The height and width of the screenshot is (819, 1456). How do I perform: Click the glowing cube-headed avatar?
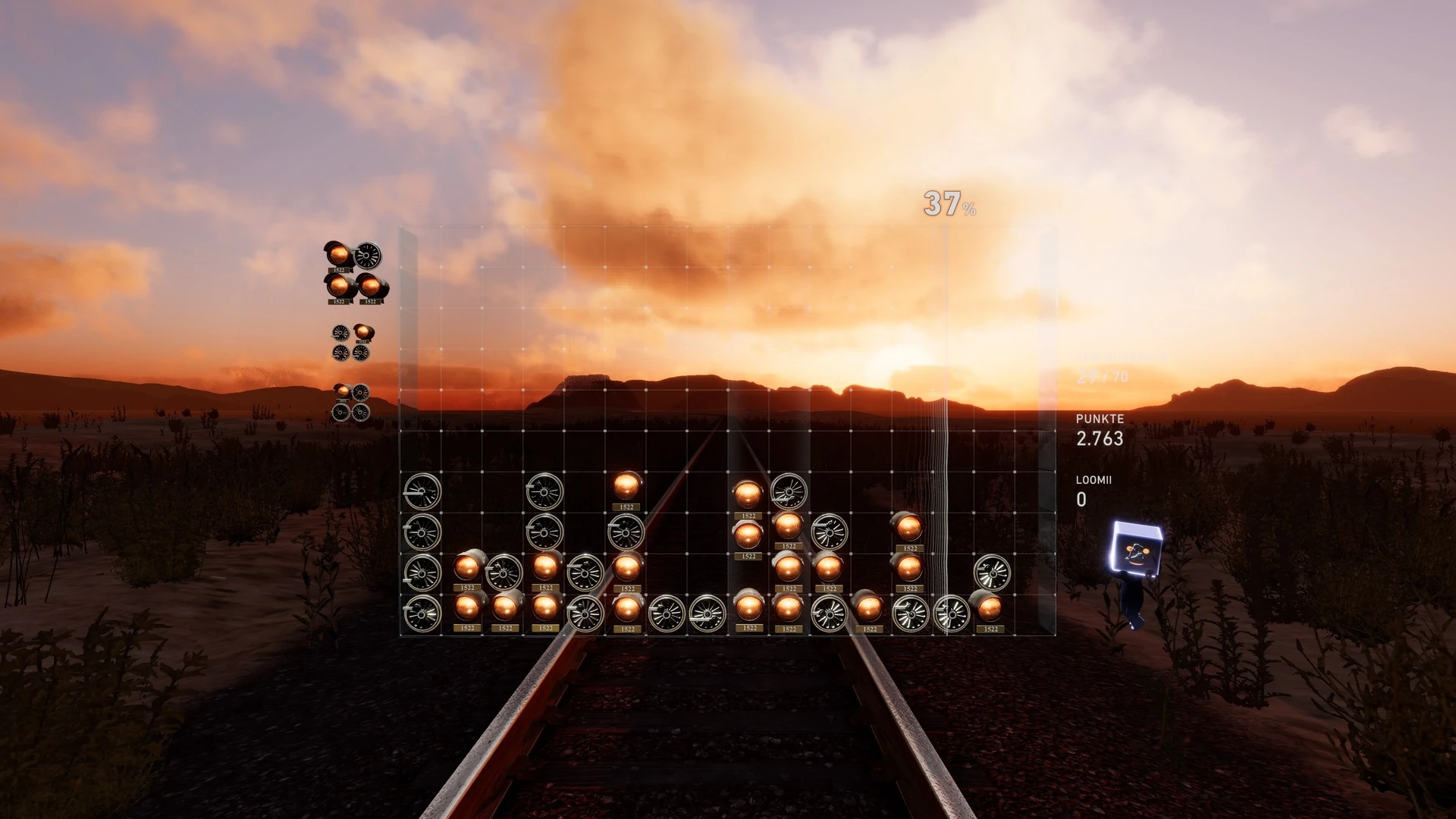tap(1135, 560)
